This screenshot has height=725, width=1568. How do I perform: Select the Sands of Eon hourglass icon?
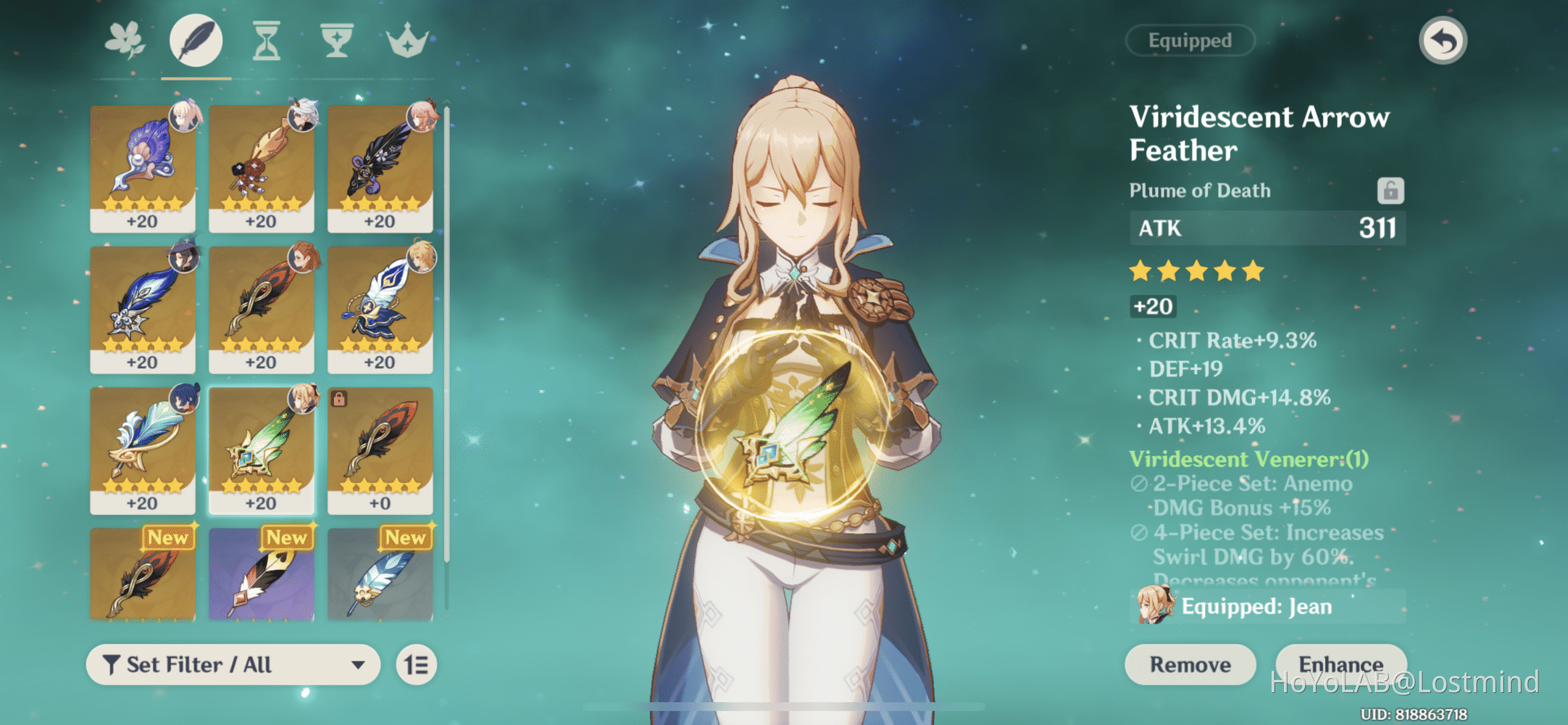(266, 40)
